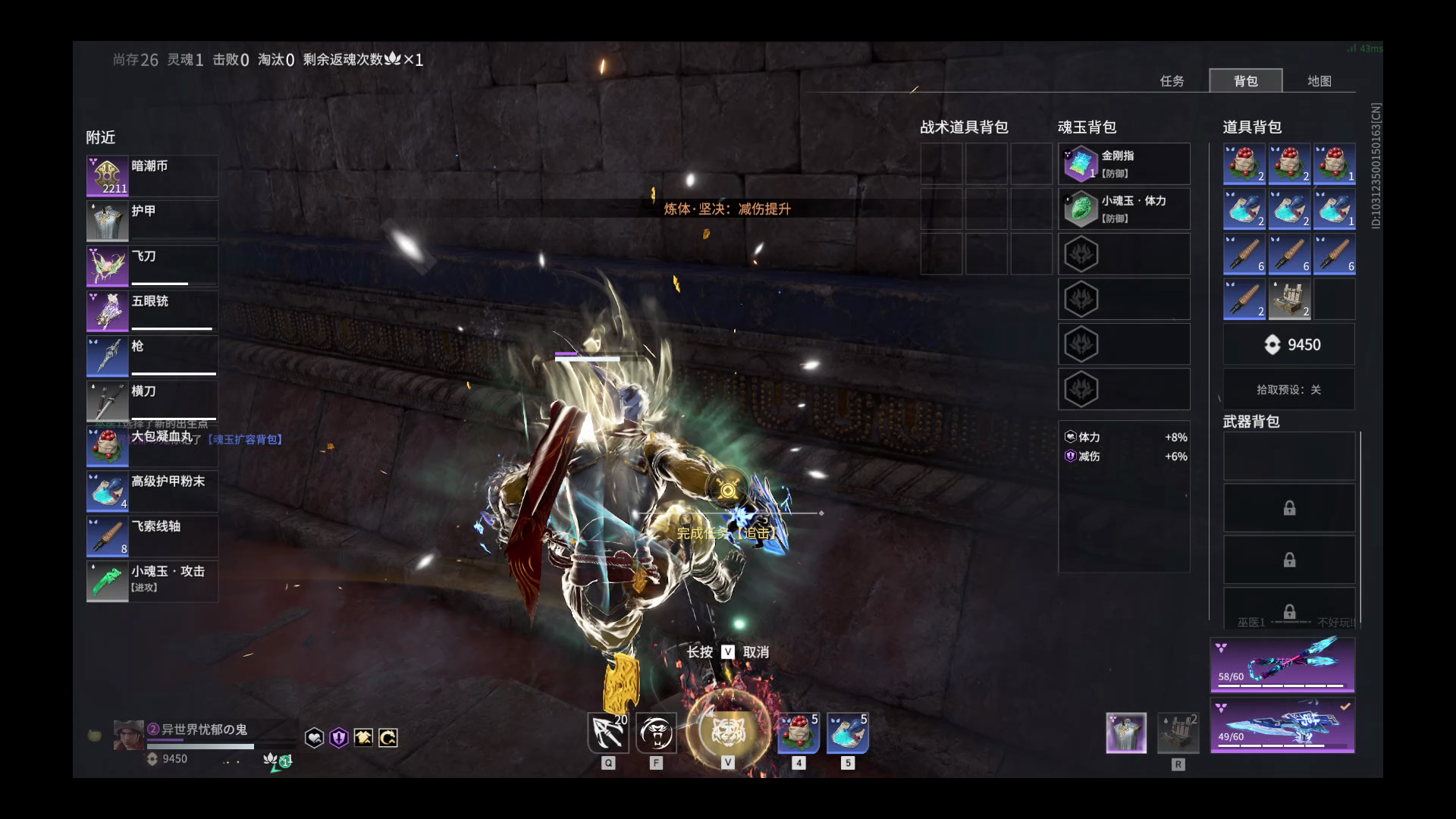This screenshot has height=819, width=1456.
Task: Select the 金刚指 soul jade slot
Action: (1124, 164)
